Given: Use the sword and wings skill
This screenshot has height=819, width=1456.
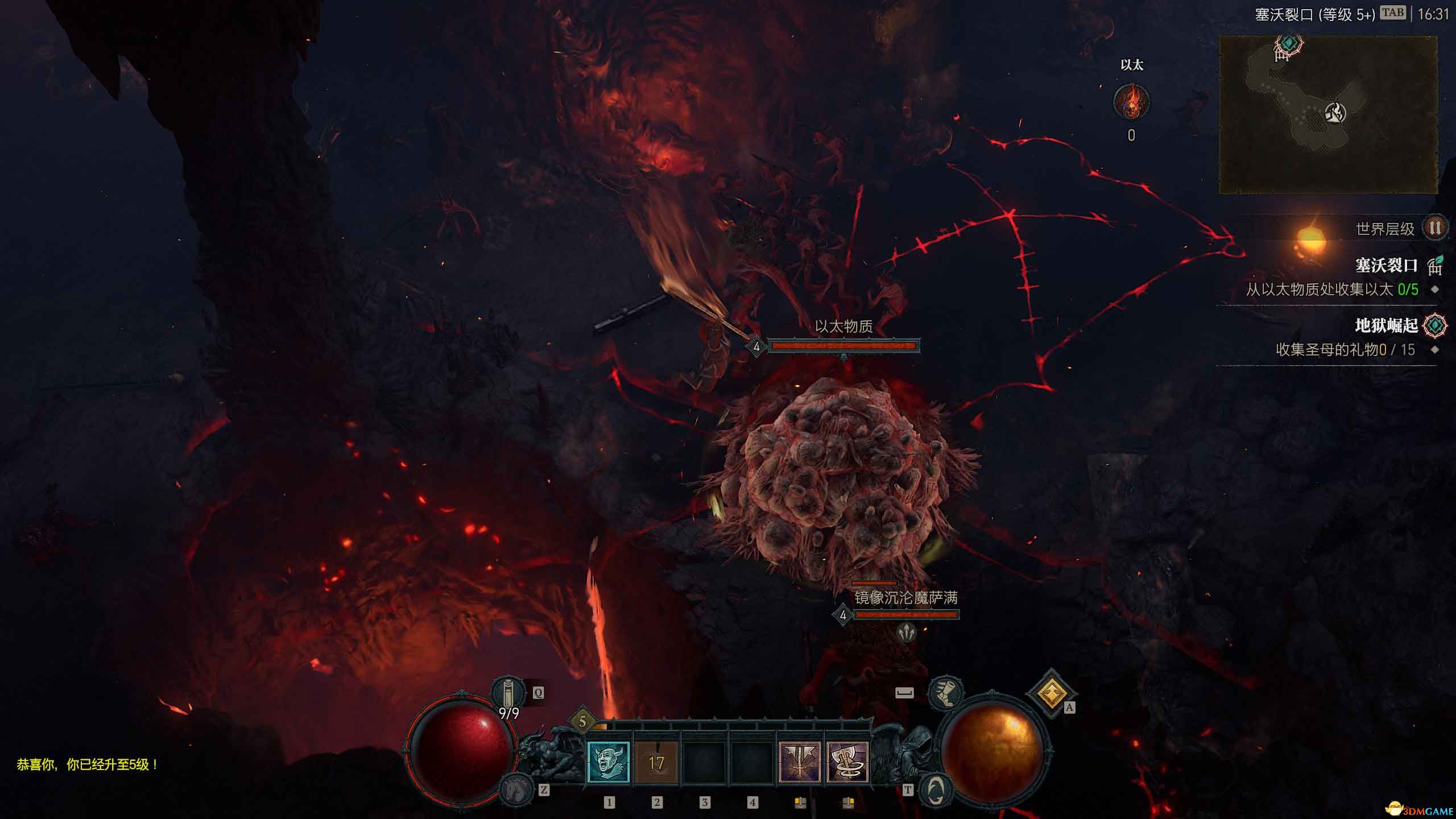Looking at the screenshot, I should coord(800,762).
